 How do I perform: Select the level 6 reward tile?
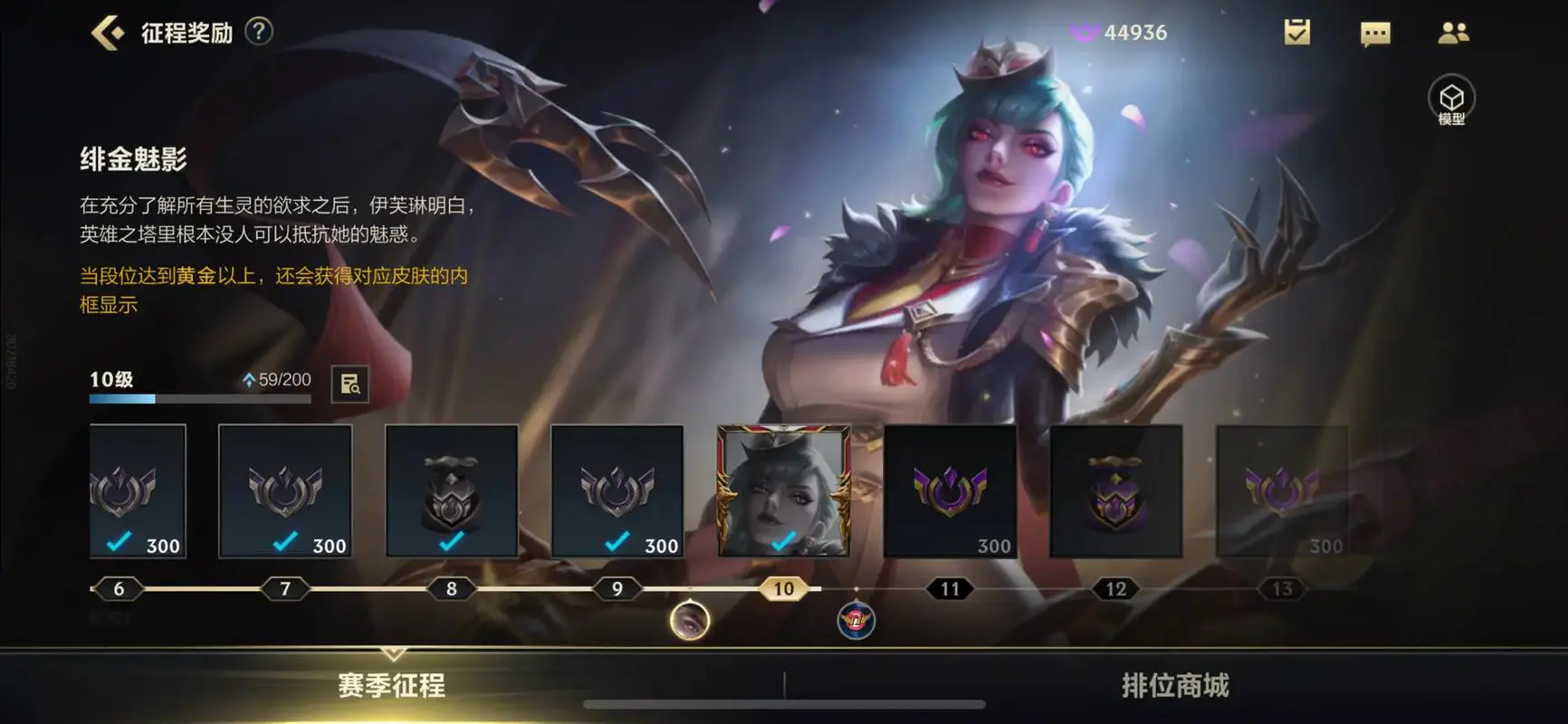point(138,491)
